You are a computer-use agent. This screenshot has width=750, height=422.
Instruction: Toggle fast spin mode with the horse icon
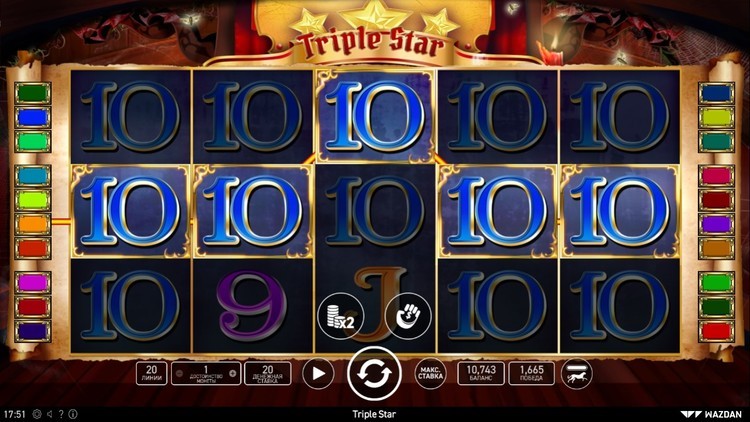(x=576, y=374)
